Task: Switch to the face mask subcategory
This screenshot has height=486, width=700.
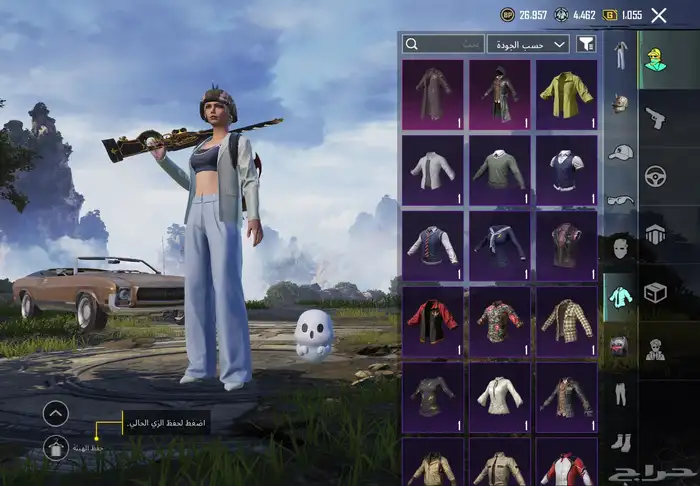Action: tap(620, 247)
